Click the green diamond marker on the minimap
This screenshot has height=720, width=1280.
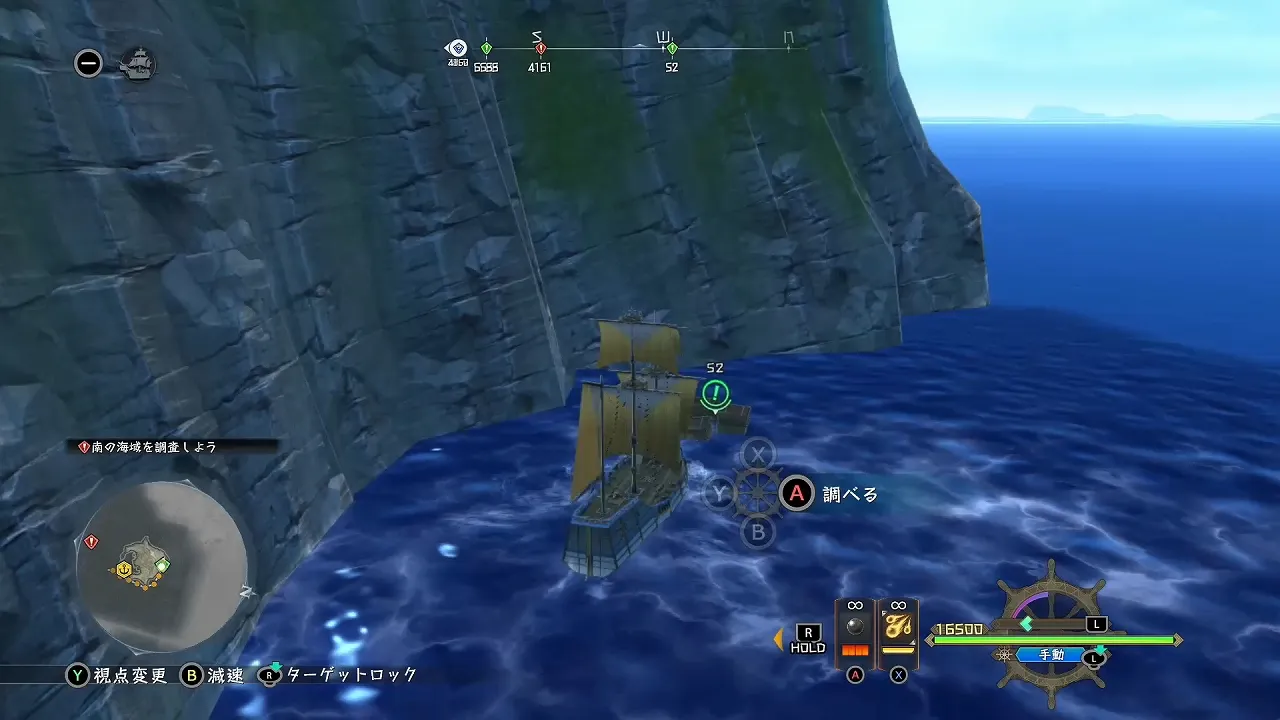click(x=163, y=564)
